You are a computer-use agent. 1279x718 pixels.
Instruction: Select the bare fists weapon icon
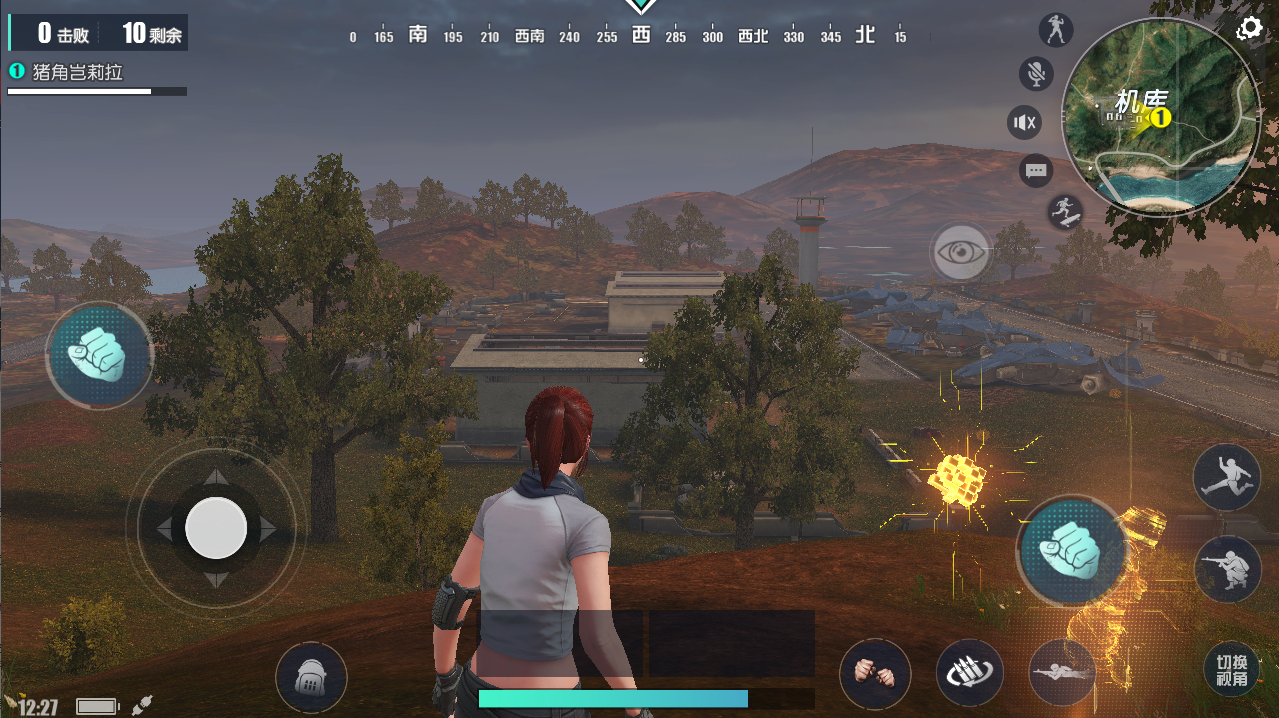pyautogui.click(x=875, y=673)
